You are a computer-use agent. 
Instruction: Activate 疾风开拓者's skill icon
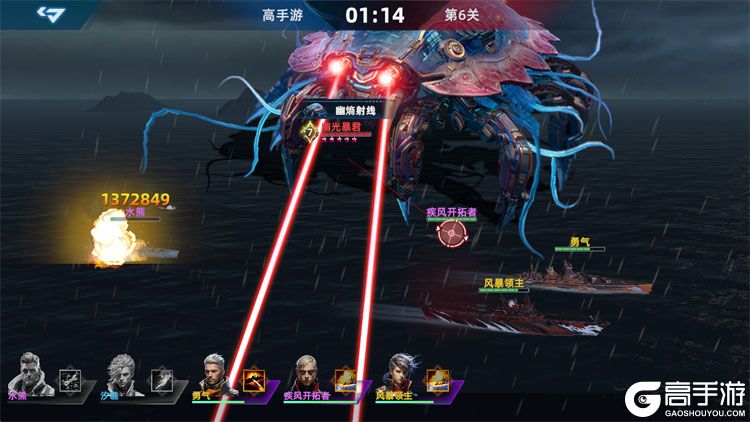coord(346,379)
